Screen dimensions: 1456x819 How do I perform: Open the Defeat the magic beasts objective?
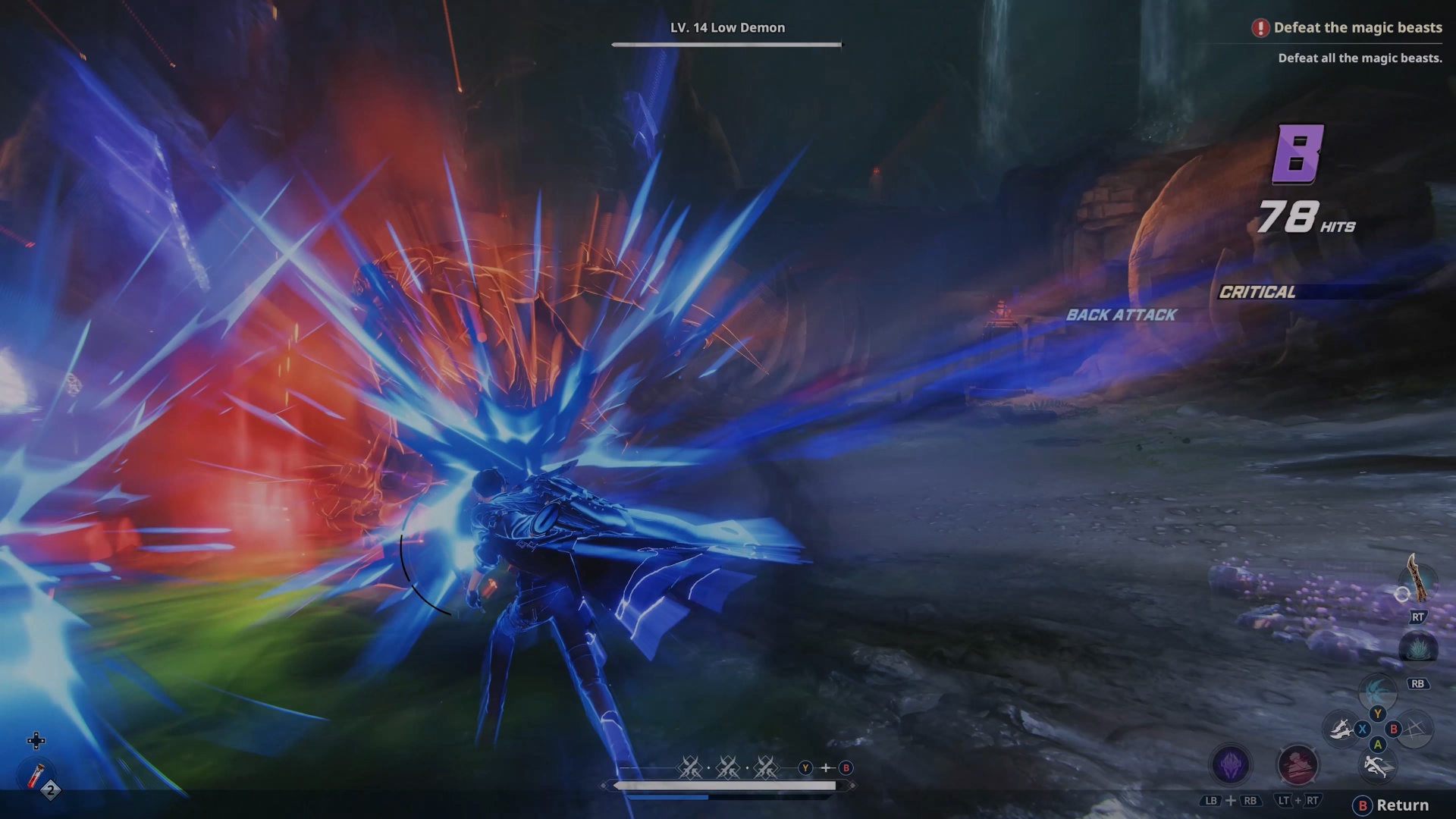pyautogui.click(x=1357, y=27)
